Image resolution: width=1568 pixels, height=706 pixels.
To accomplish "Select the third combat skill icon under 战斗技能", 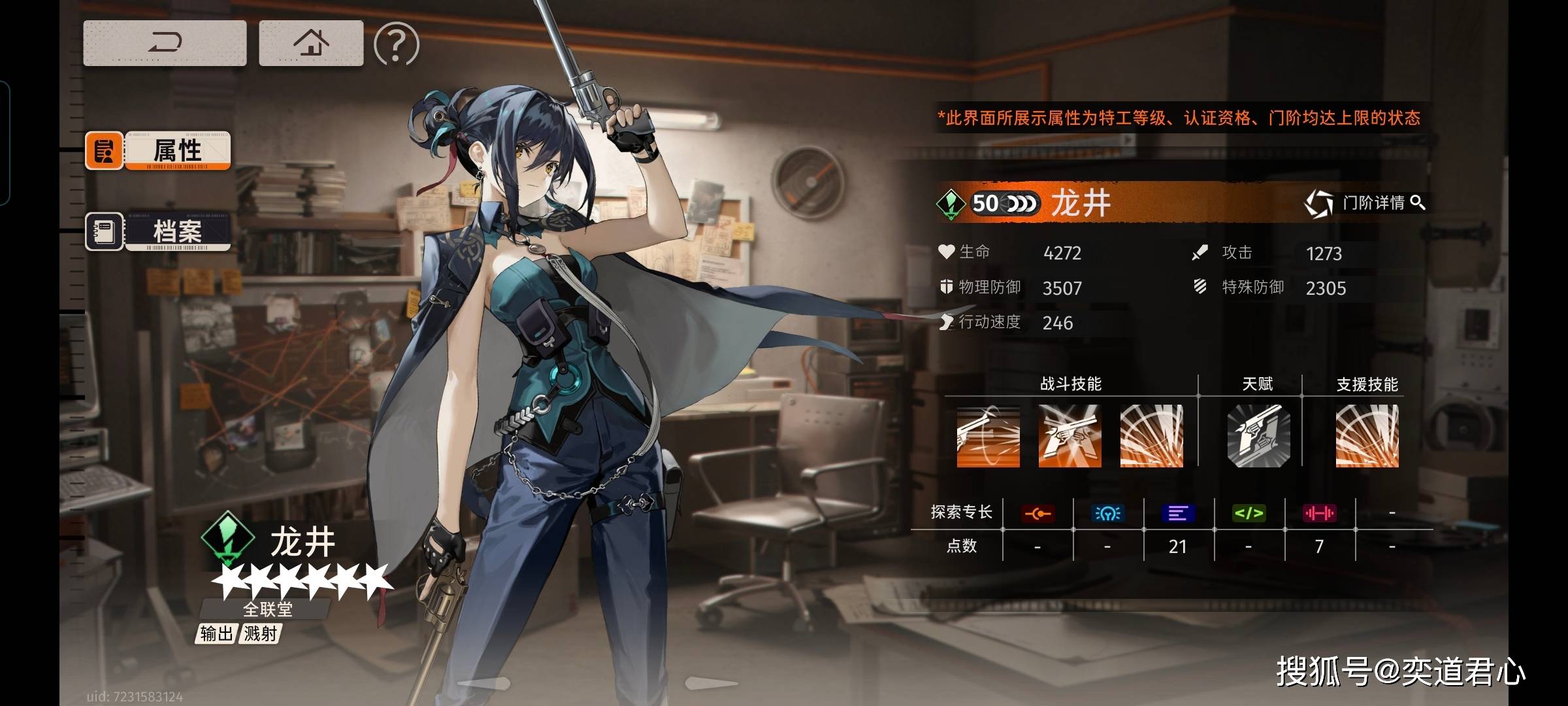I will pos(1151,436).
